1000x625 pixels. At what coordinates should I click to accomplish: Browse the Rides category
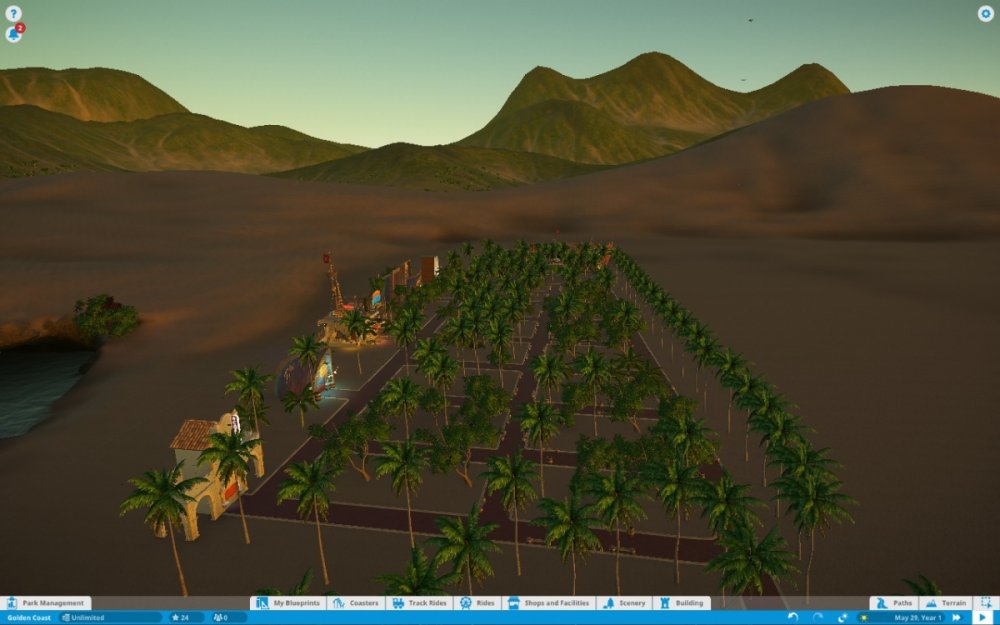click(x=478, y=603)
